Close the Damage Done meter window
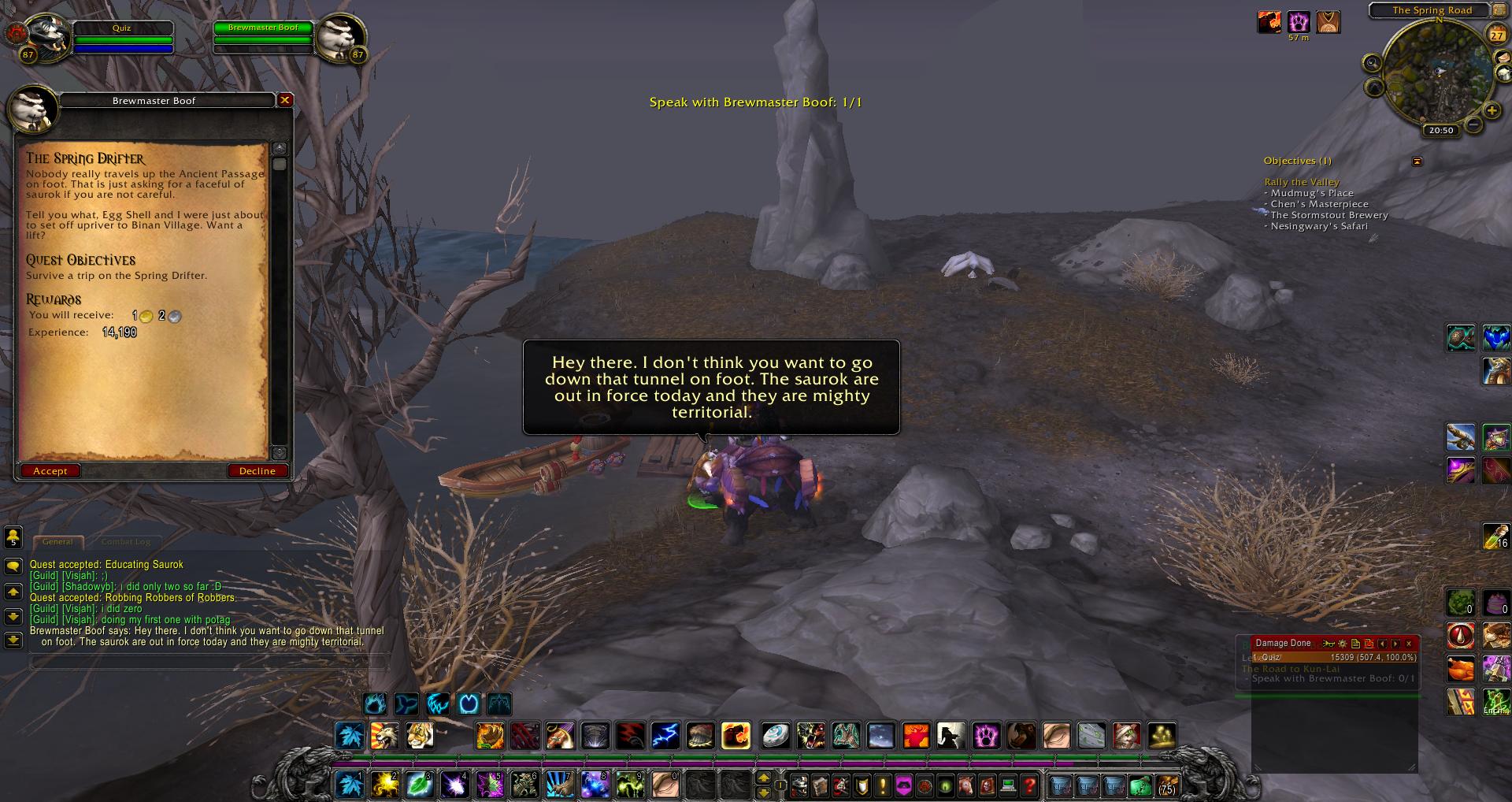This screenshot has height=802, width=1512. [1409, 644]
